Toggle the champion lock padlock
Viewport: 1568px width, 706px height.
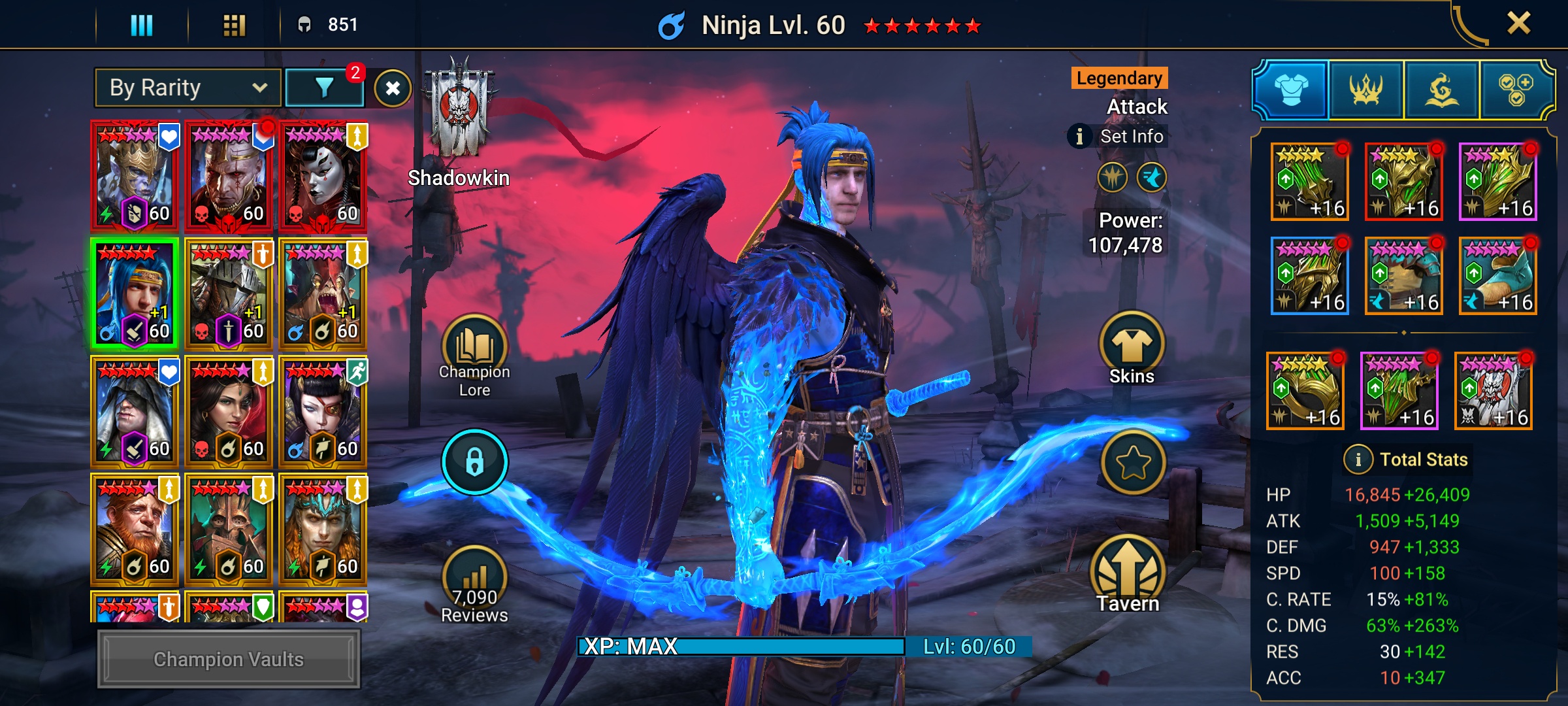474,462
